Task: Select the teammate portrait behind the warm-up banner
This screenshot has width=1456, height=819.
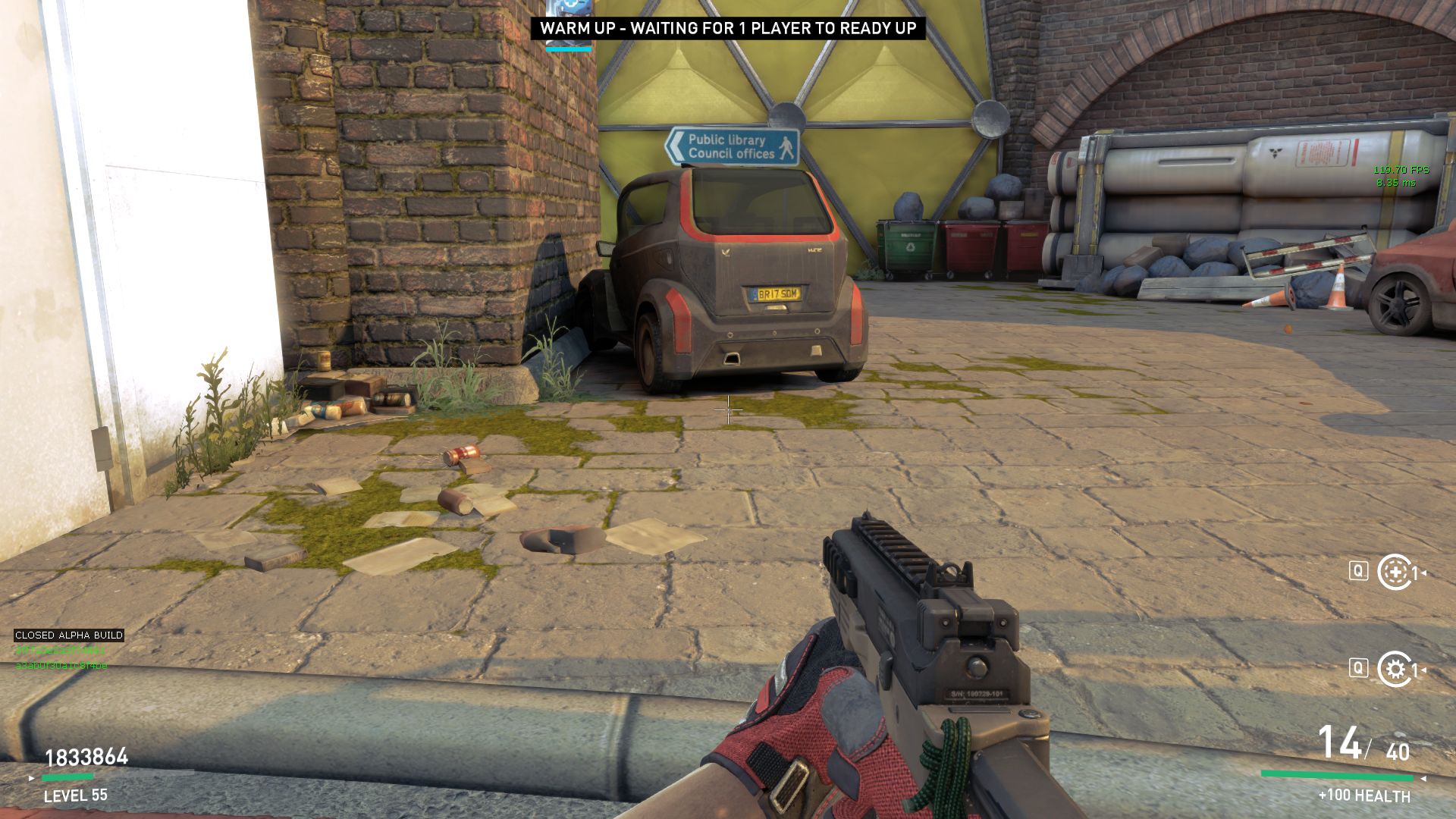Action: 569,8
